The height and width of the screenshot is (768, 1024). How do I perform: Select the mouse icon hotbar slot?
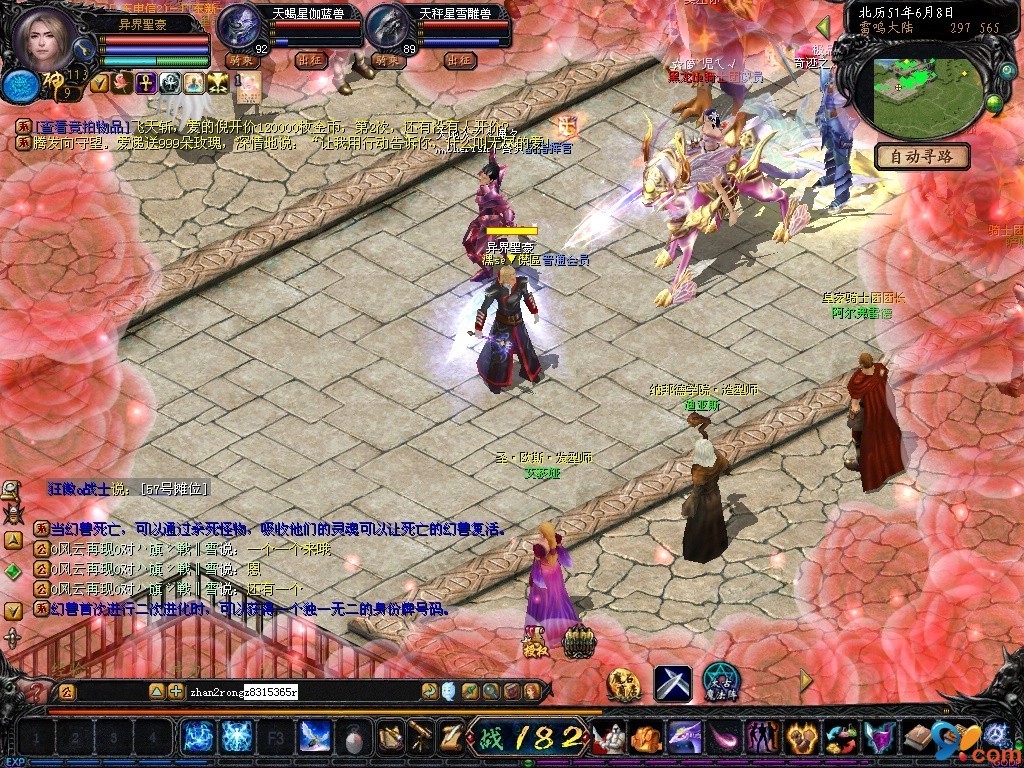point(354,738)
